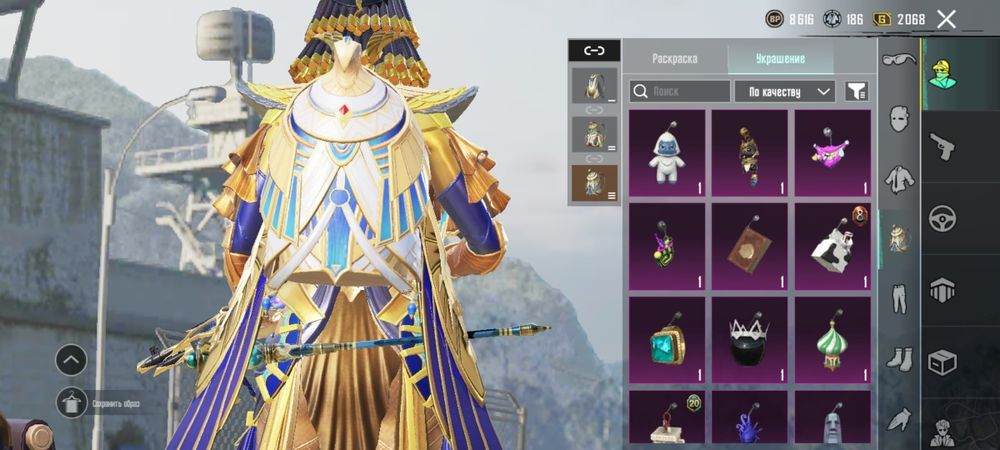Open the steering wheel vehicles section
The height and width of the screenshot is (450, 1000).
(x=943, y=217)
